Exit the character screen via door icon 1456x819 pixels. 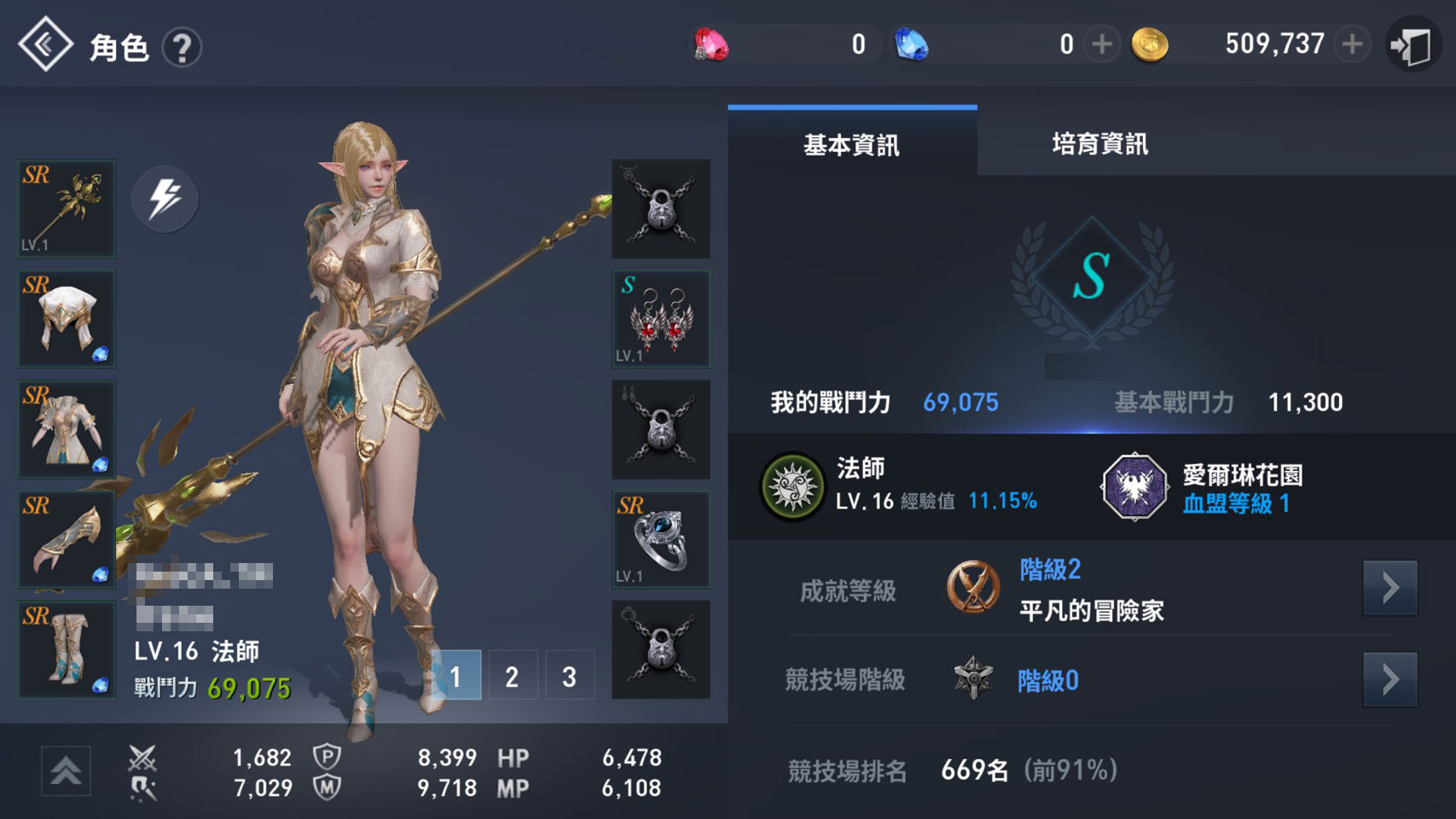[1412, 45]
